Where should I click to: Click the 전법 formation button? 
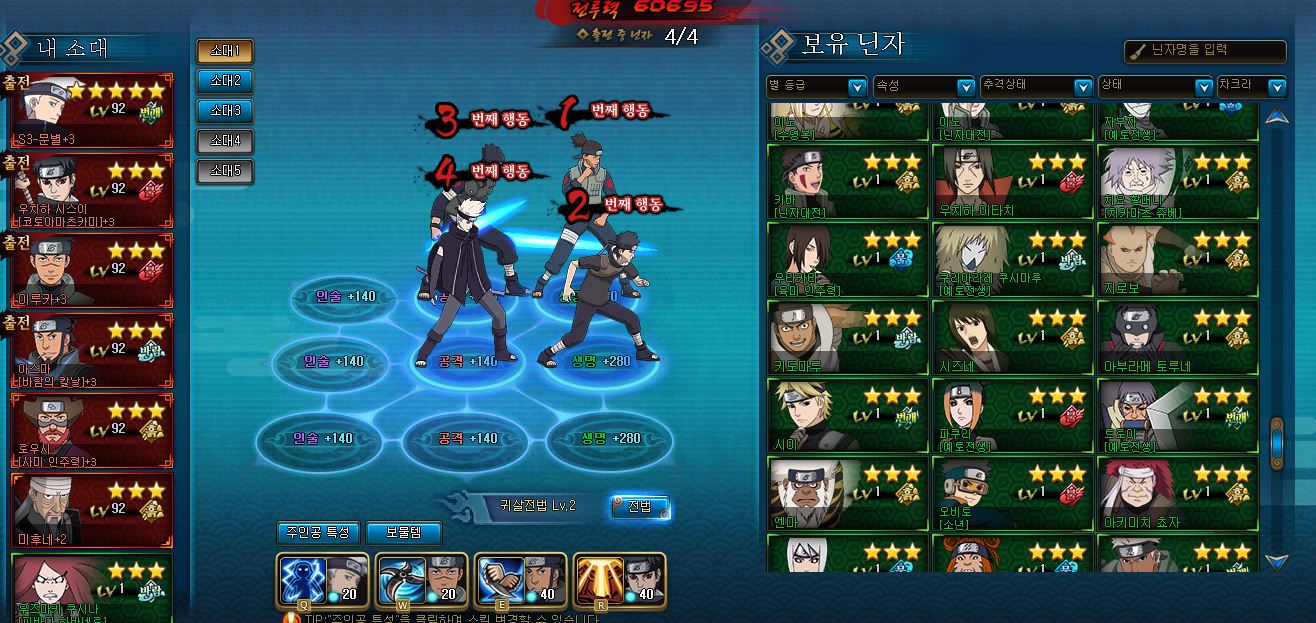640,507
